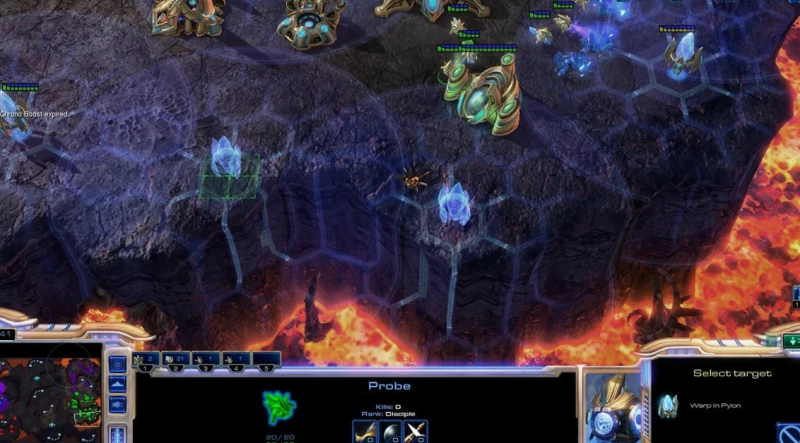This screenshot has height=443, width=800.
Task: Toggle the minimap terrain view button
Action: [x=117, y=384]
